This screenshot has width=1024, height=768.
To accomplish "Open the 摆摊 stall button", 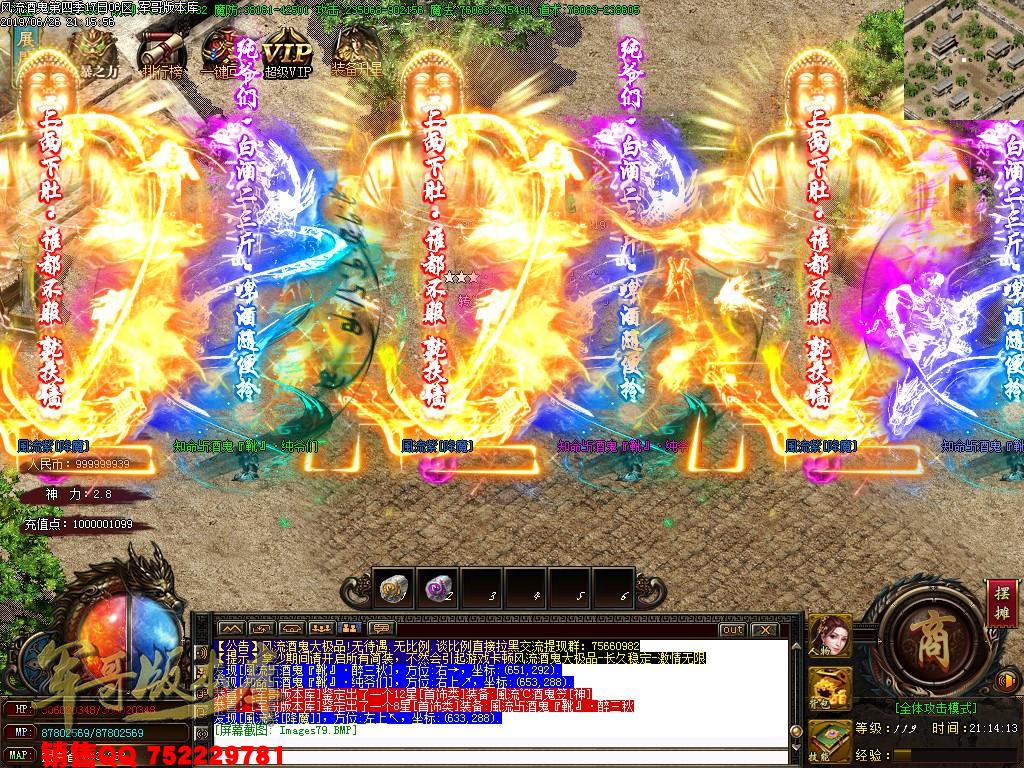I will [1002, 603].
